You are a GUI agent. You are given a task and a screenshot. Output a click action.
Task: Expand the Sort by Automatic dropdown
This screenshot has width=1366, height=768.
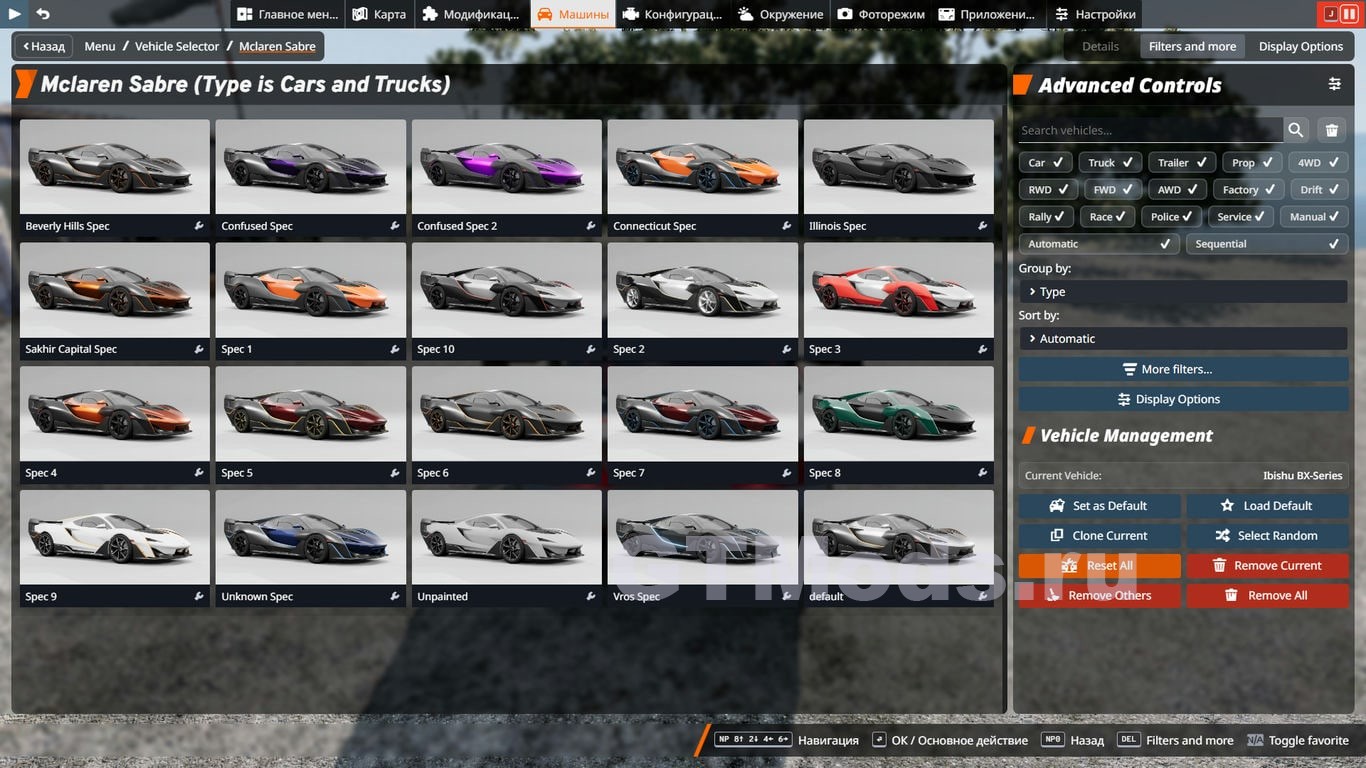tap(1183, 339)
